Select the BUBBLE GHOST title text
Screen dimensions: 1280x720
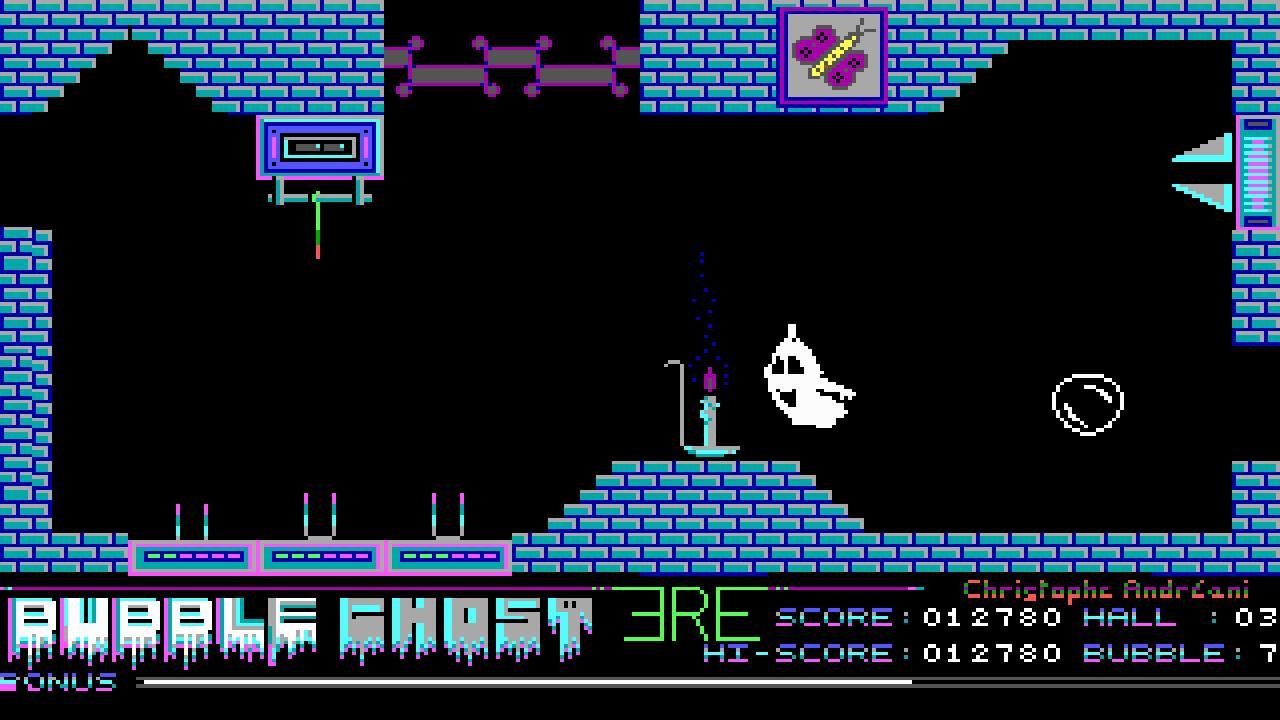click(x=300, y=620)
